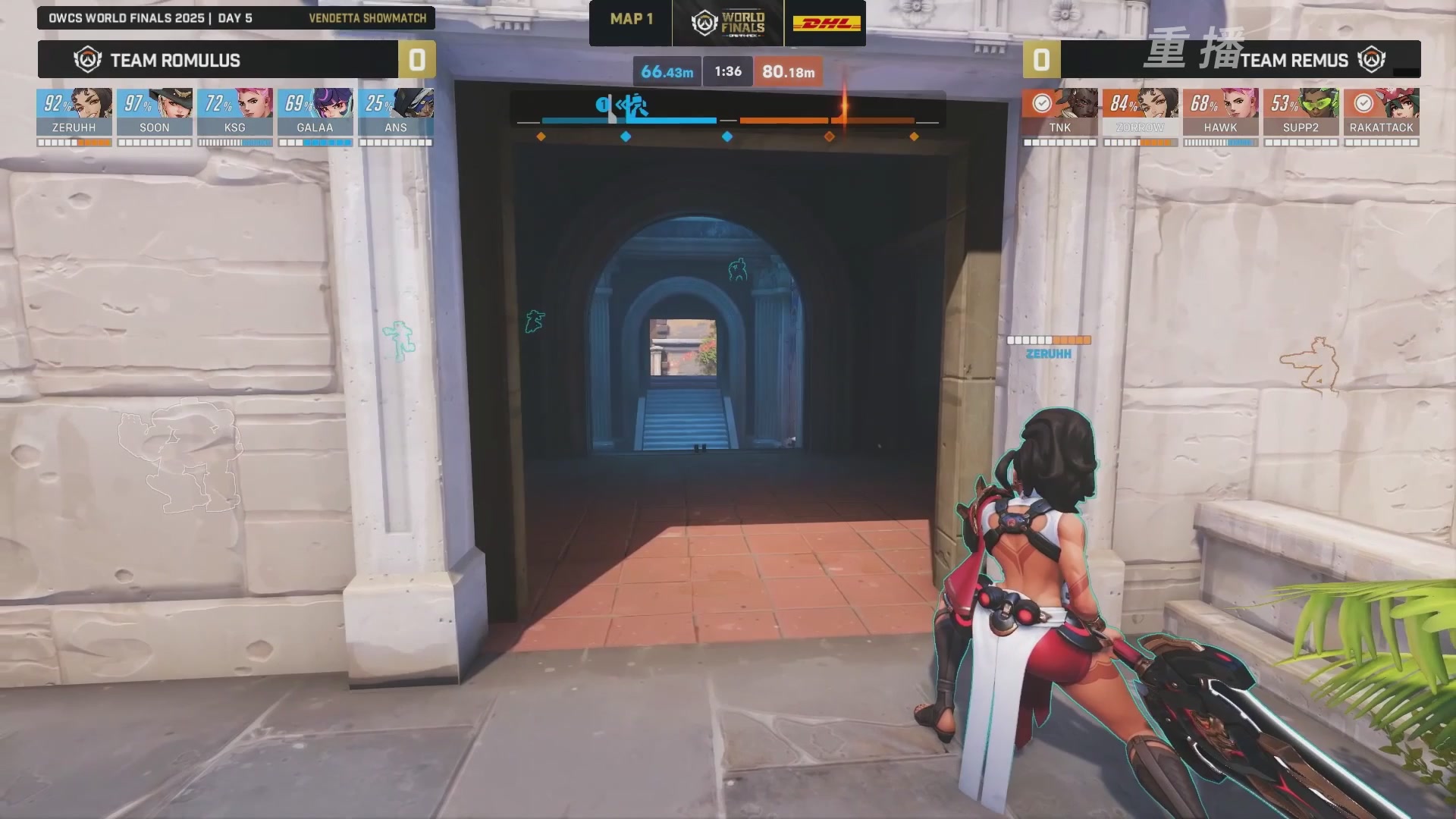Screen dimensions: 1456x819
Task: Open the DHL sponsor logo
Action: click(x=827, y=24)
